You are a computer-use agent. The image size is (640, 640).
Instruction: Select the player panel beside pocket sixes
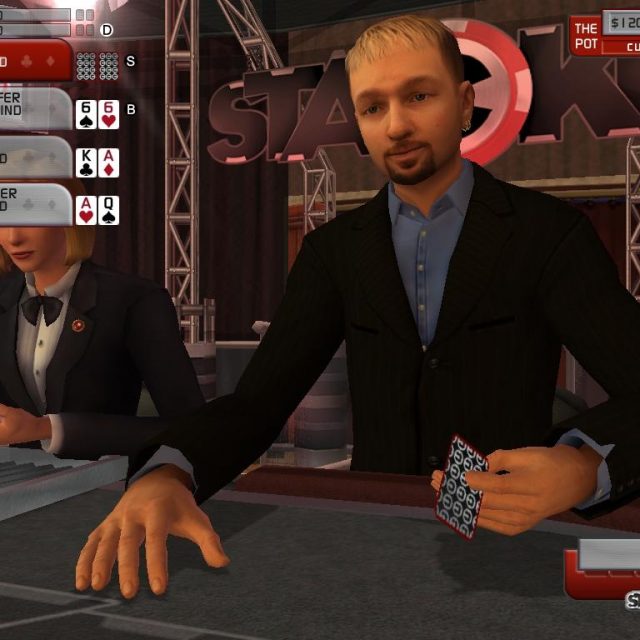tap(34, 110)
